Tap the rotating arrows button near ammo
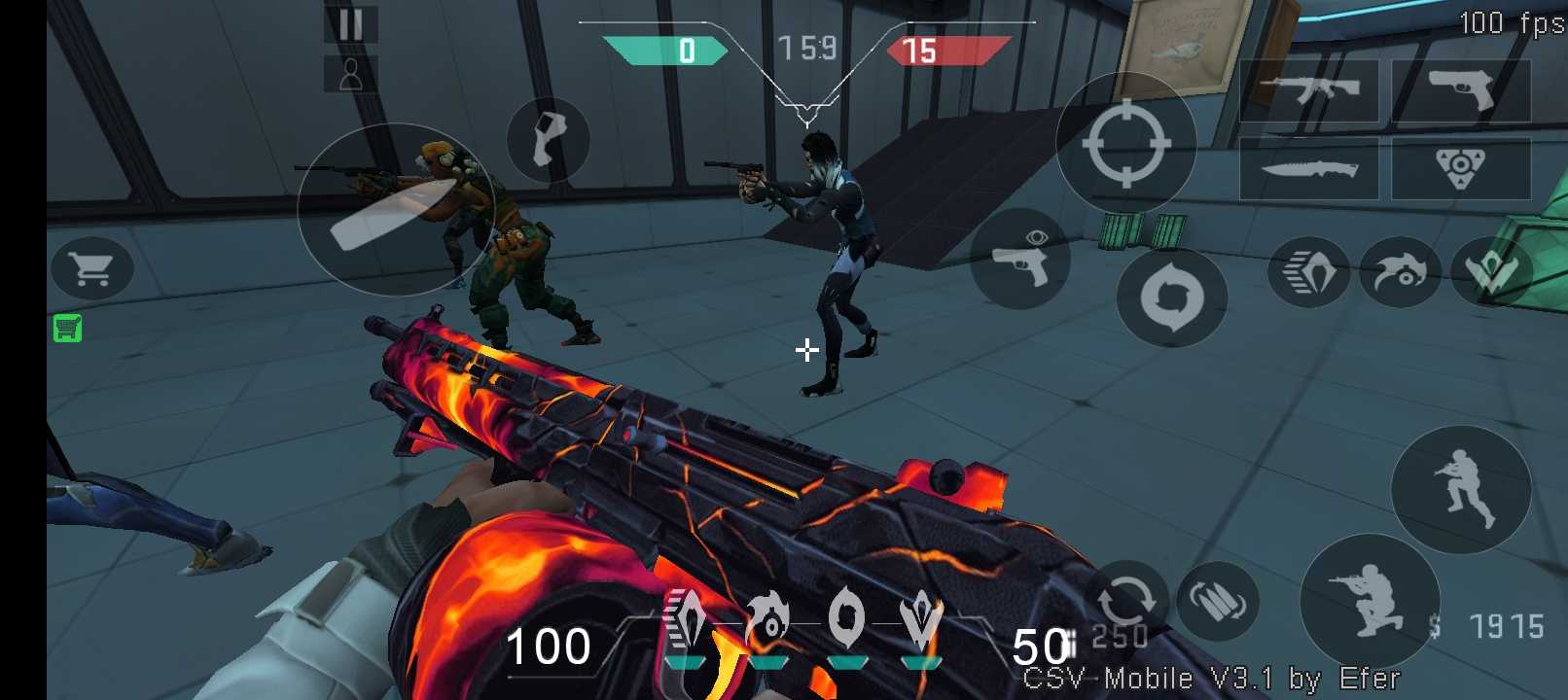 tap(1125, 599)
